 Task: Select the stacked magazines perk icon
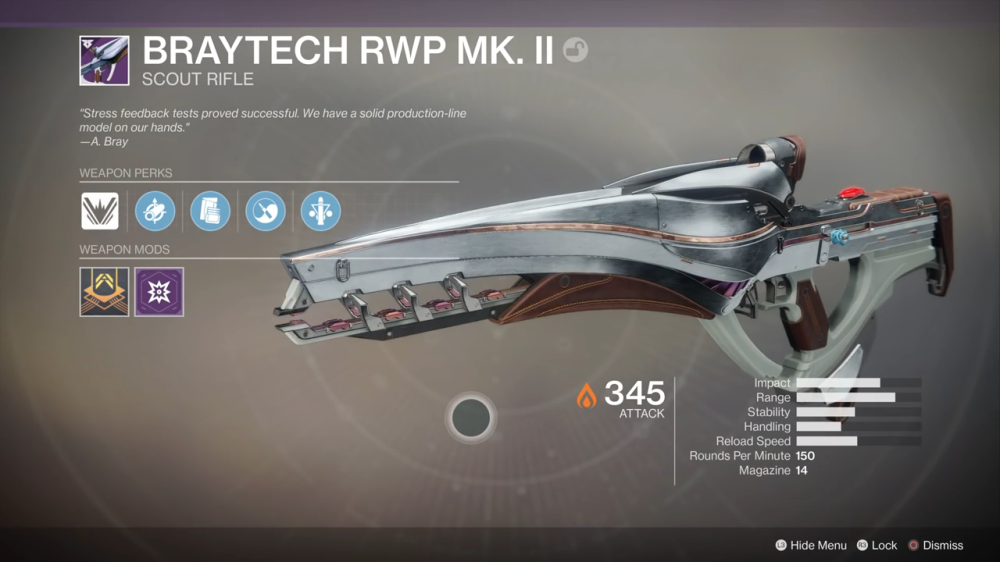pyautogui.click(x=210, y=211)
